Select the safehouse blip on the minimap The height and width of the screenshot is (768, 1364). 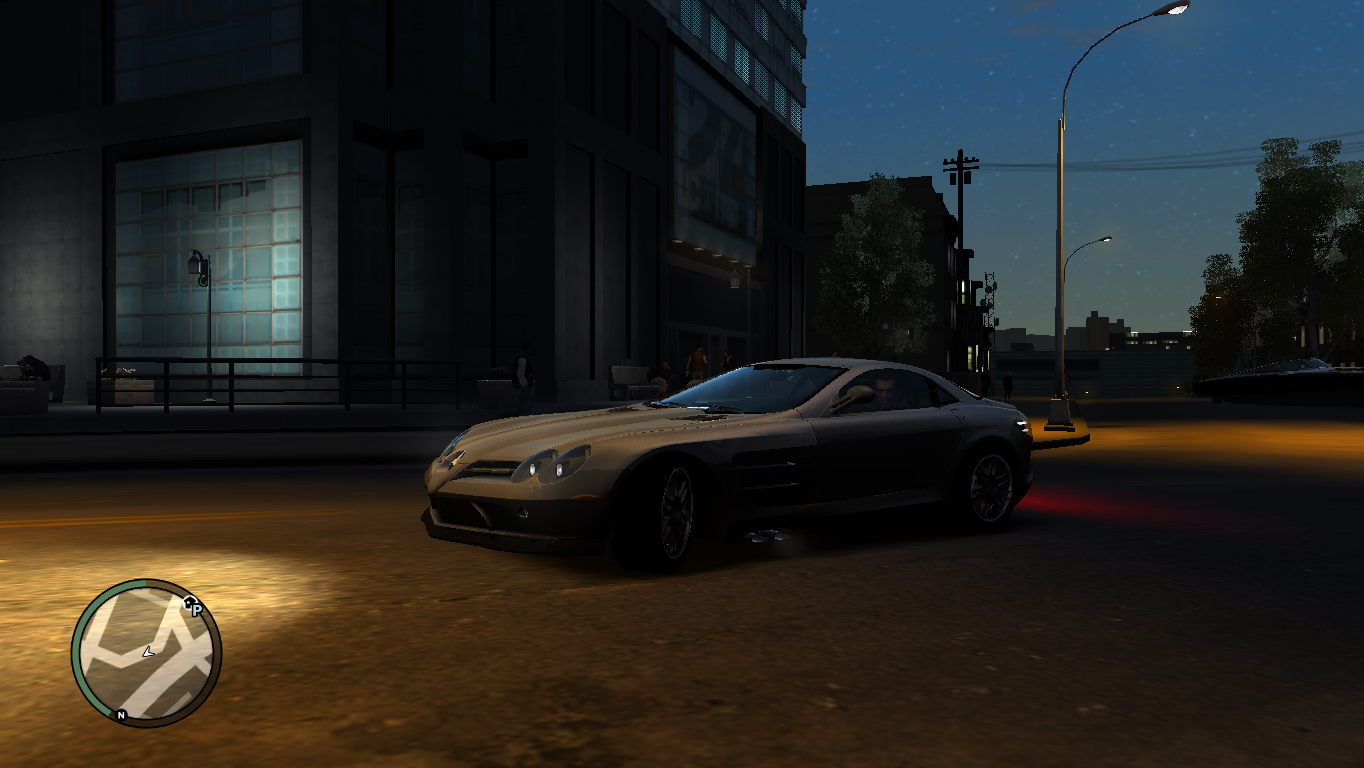click(x=188, y=601)
